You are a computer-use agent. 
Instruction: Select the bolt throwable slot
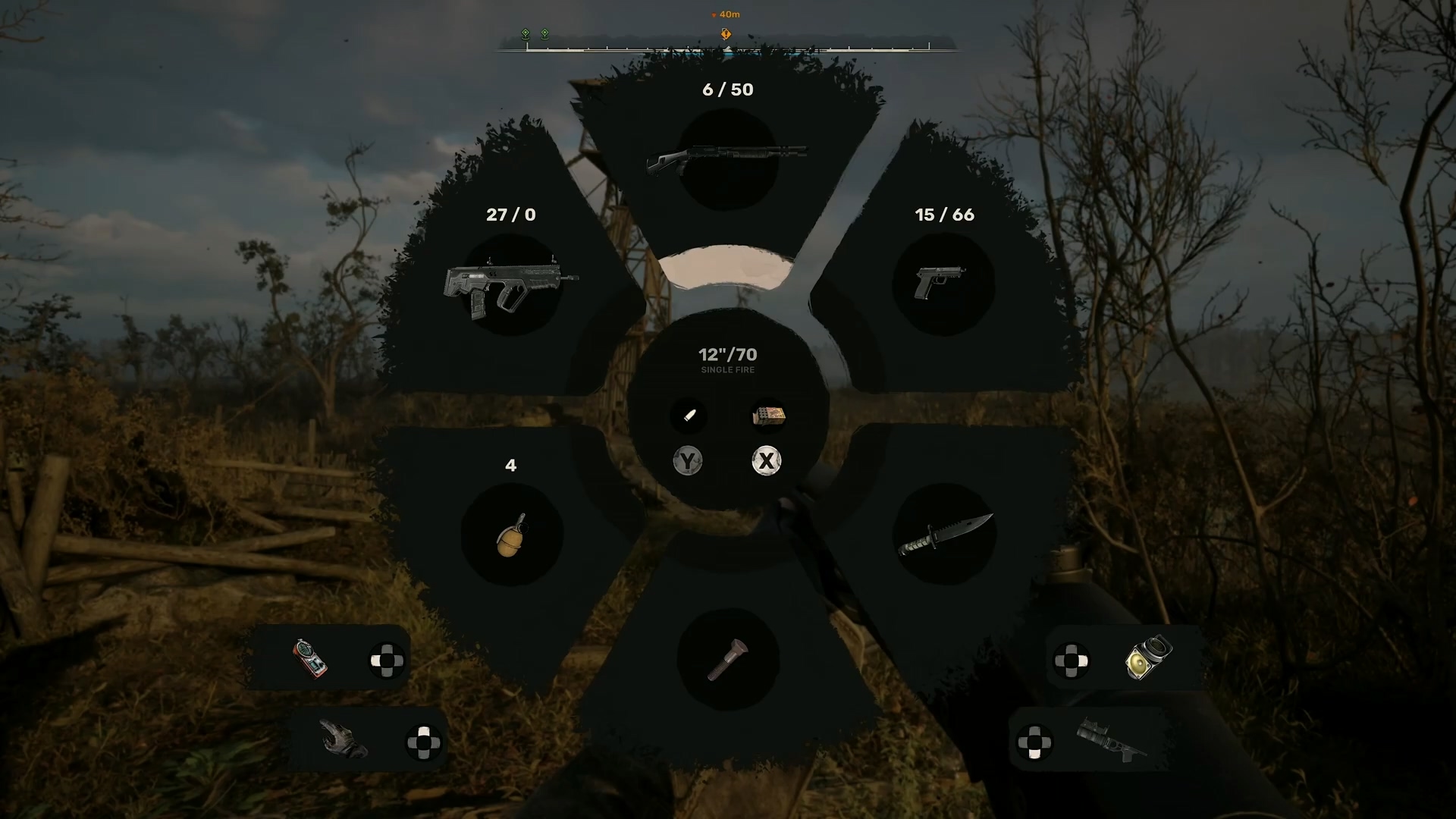tap(727, 659)
